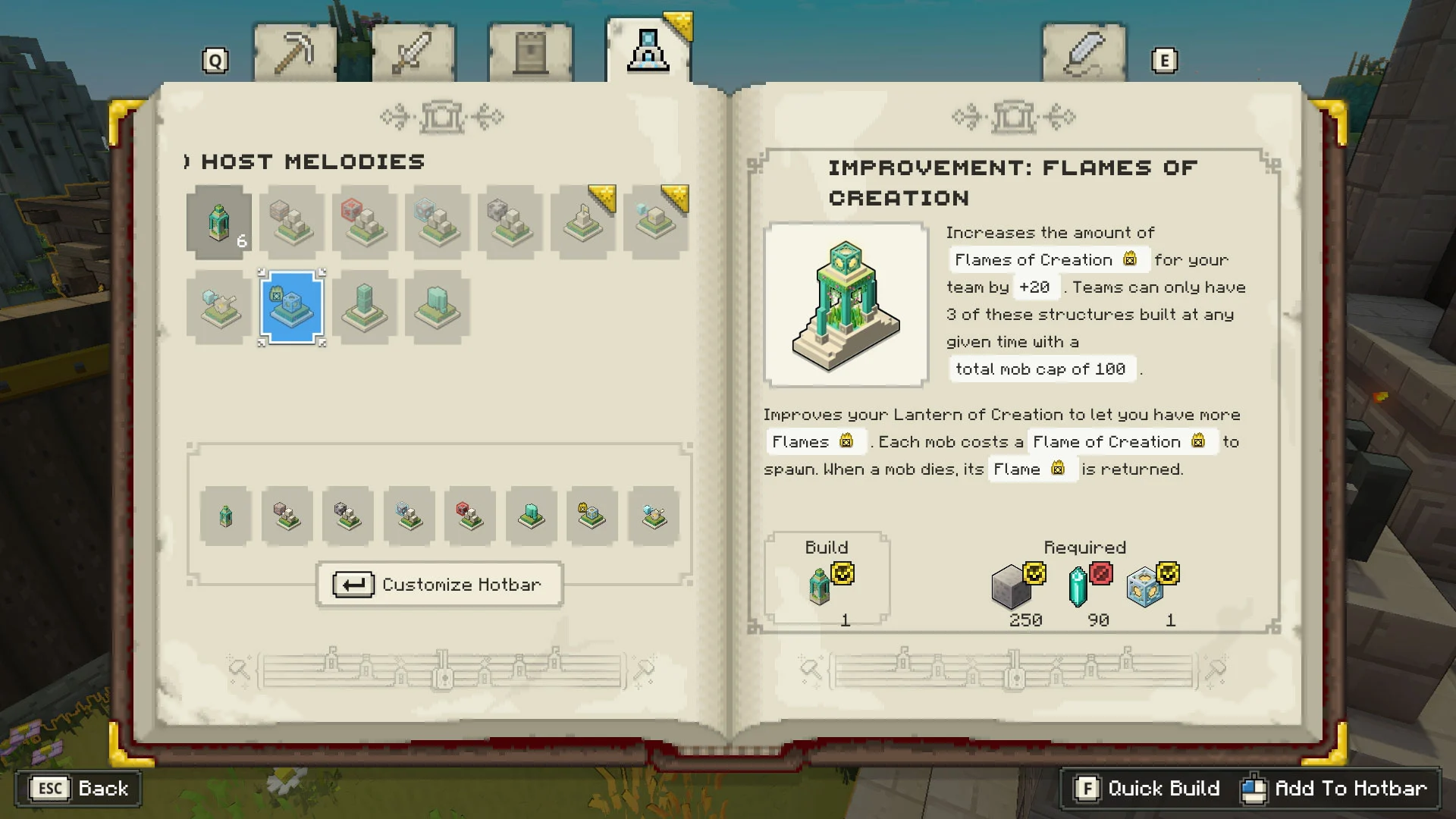Screen dimensions: 1456x819
Task: Add the improvement to the hotbar
Action: 1335,789
